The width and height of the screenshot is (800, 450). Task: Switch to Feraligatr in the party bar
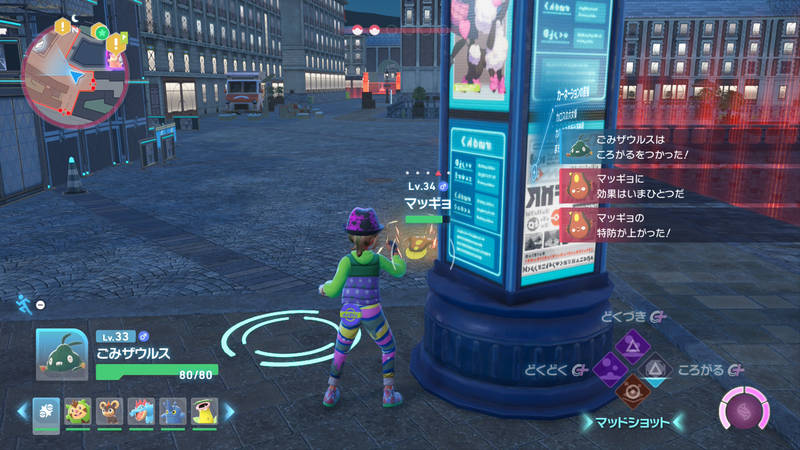[x=142, y=411]
